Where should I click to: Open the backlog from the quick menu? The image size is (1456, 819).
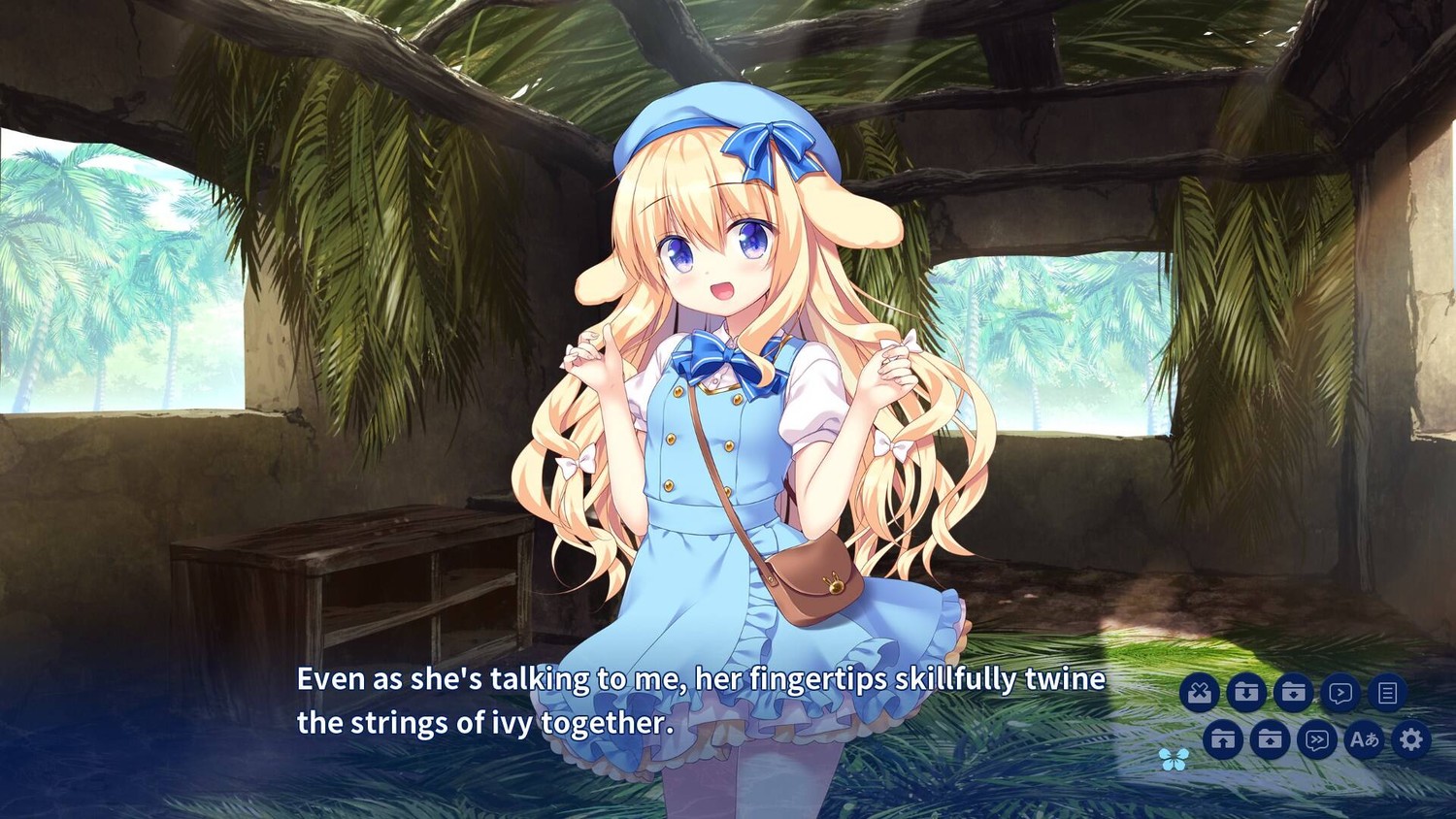(1388, 693)
